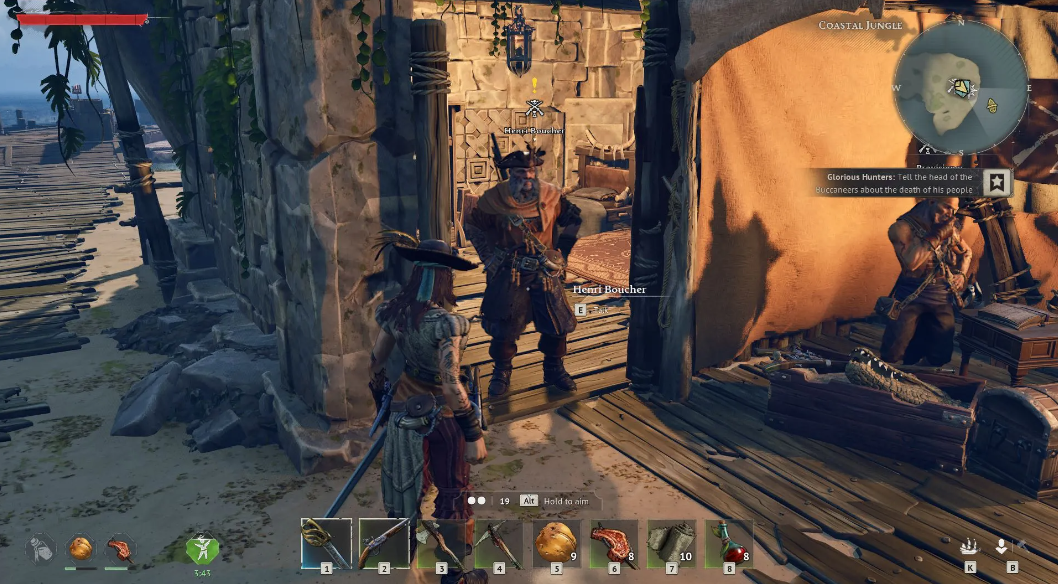Click the quest star bookmark icon
The height and width of the screenshot is (584, 1058).
click(x=997, y=183)
